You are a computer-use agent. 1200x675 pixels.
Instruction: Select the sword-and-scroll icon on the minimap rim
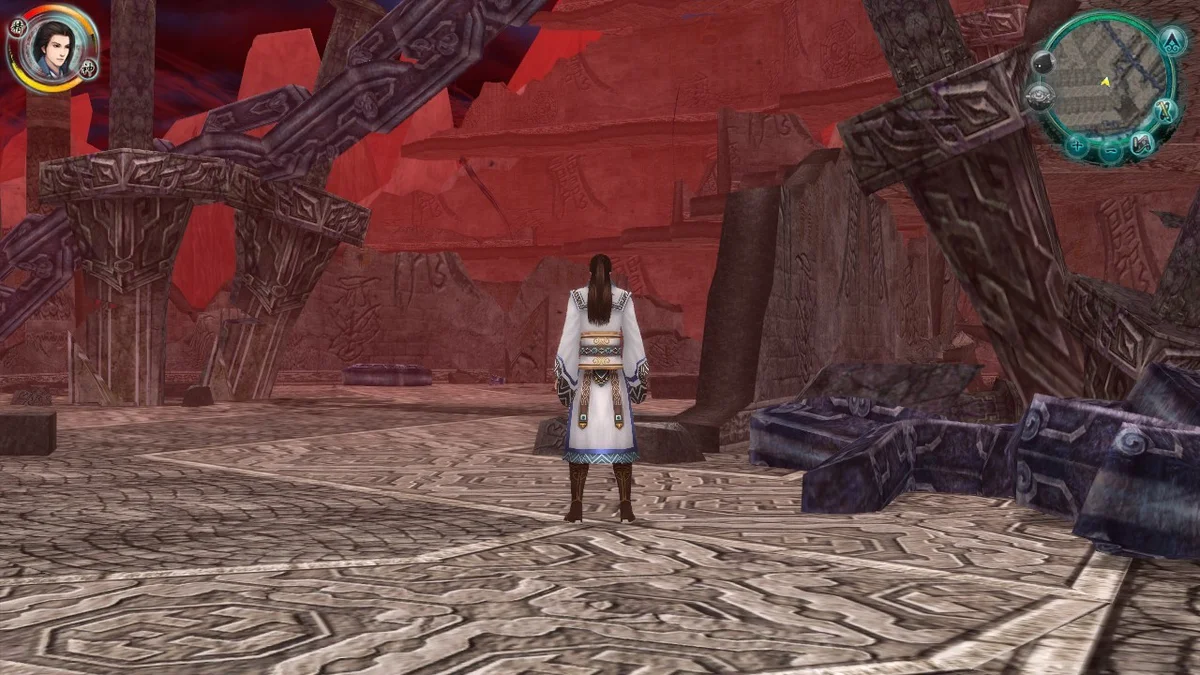(1164, 110)
